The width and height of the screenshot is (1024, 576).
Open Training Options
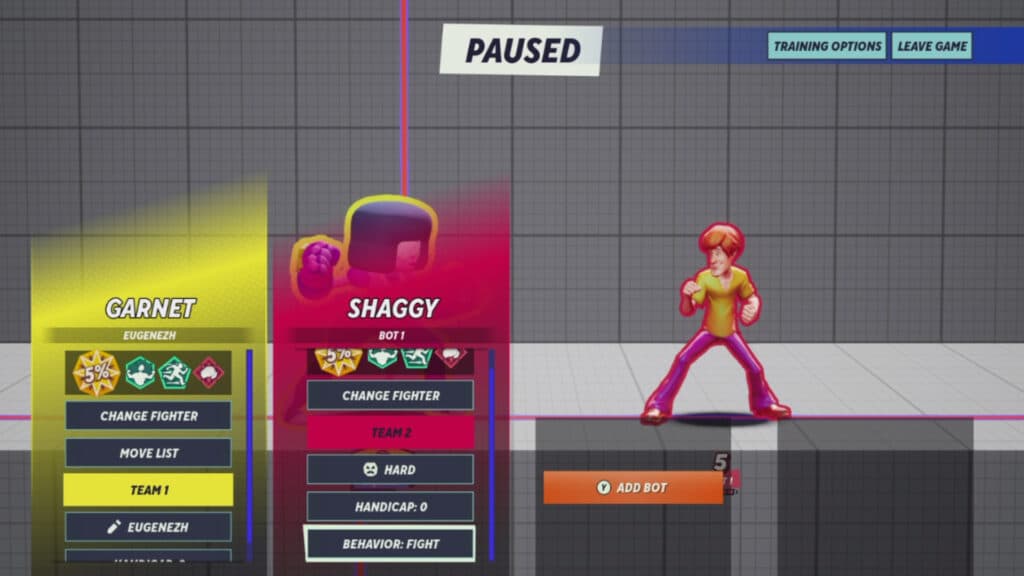point(827,46)
